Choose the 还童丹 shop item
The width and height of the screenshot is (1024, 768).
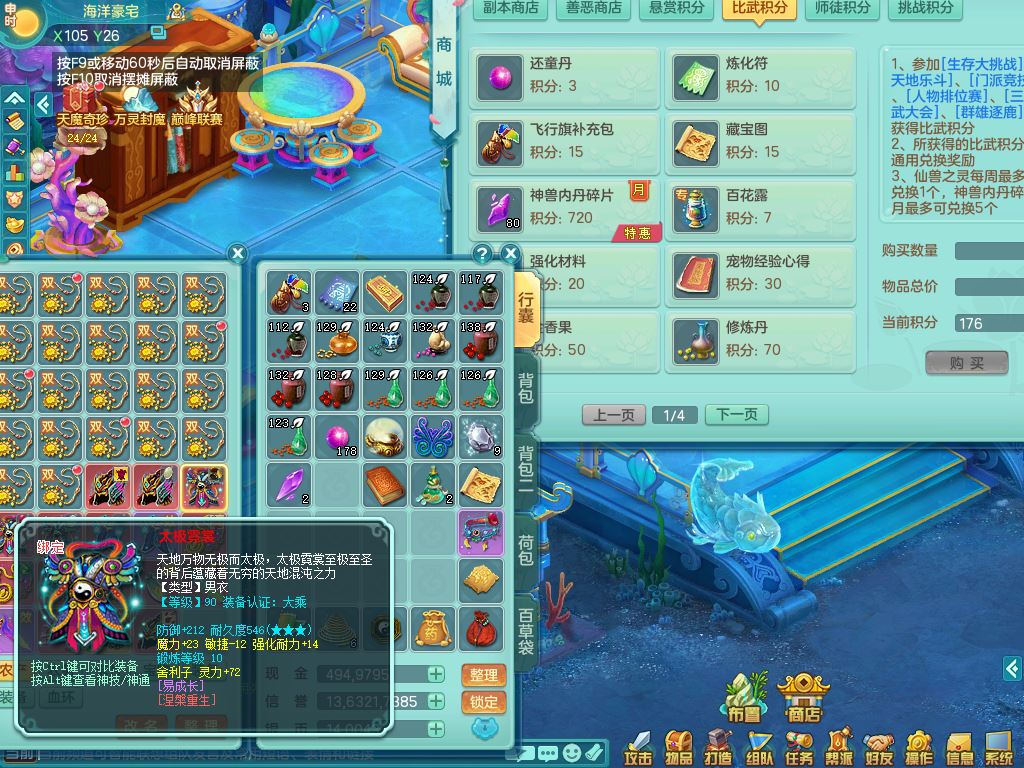(564, 75)
